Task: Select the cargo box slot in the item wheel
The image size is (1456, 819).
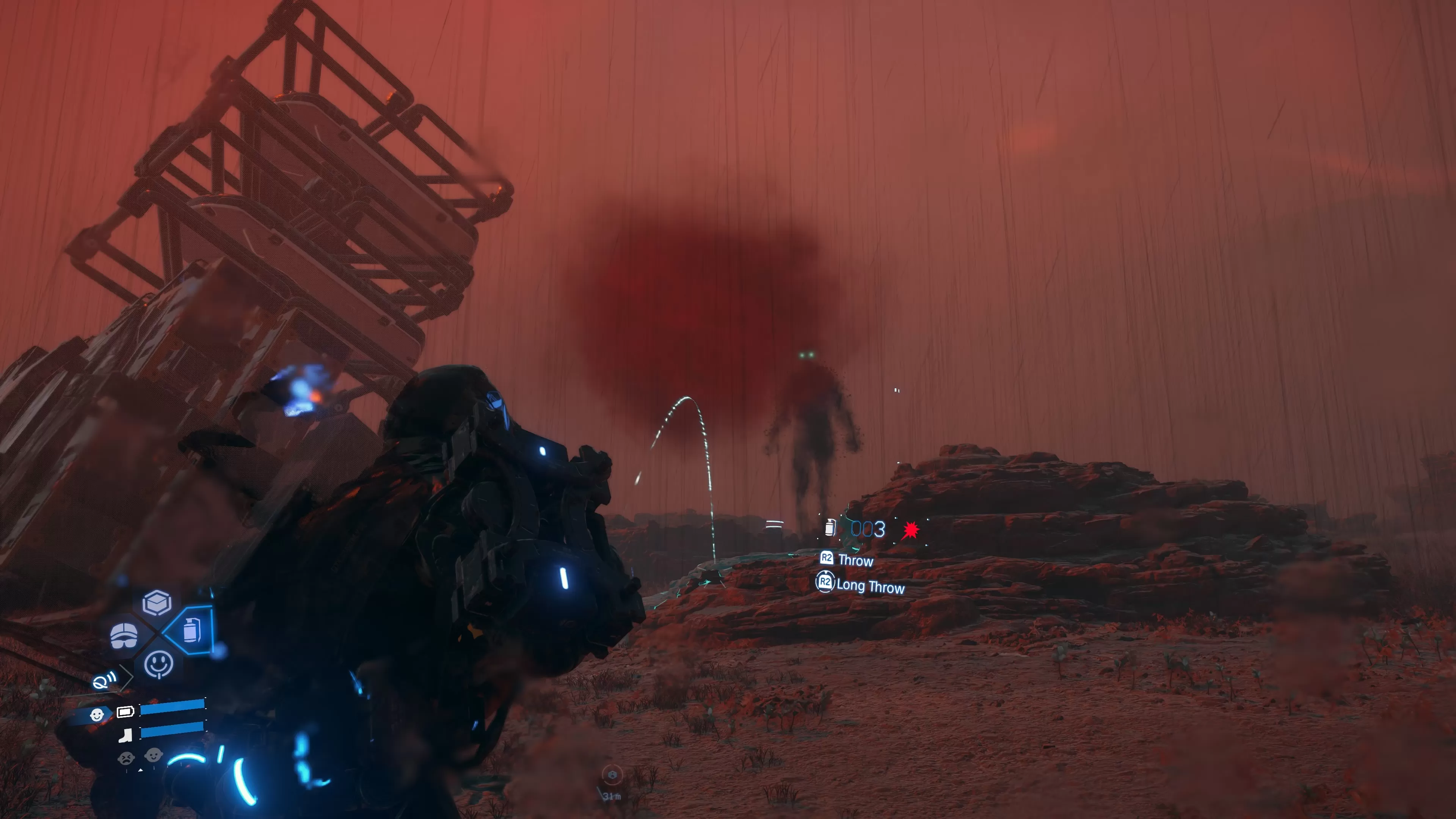Action: pyautogui.click(x=157, y=602)
